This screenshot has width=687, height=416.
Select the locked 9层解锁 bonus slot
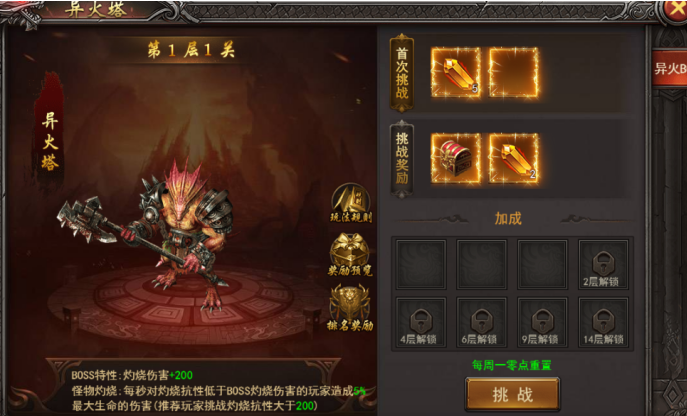tap(541, 322)
